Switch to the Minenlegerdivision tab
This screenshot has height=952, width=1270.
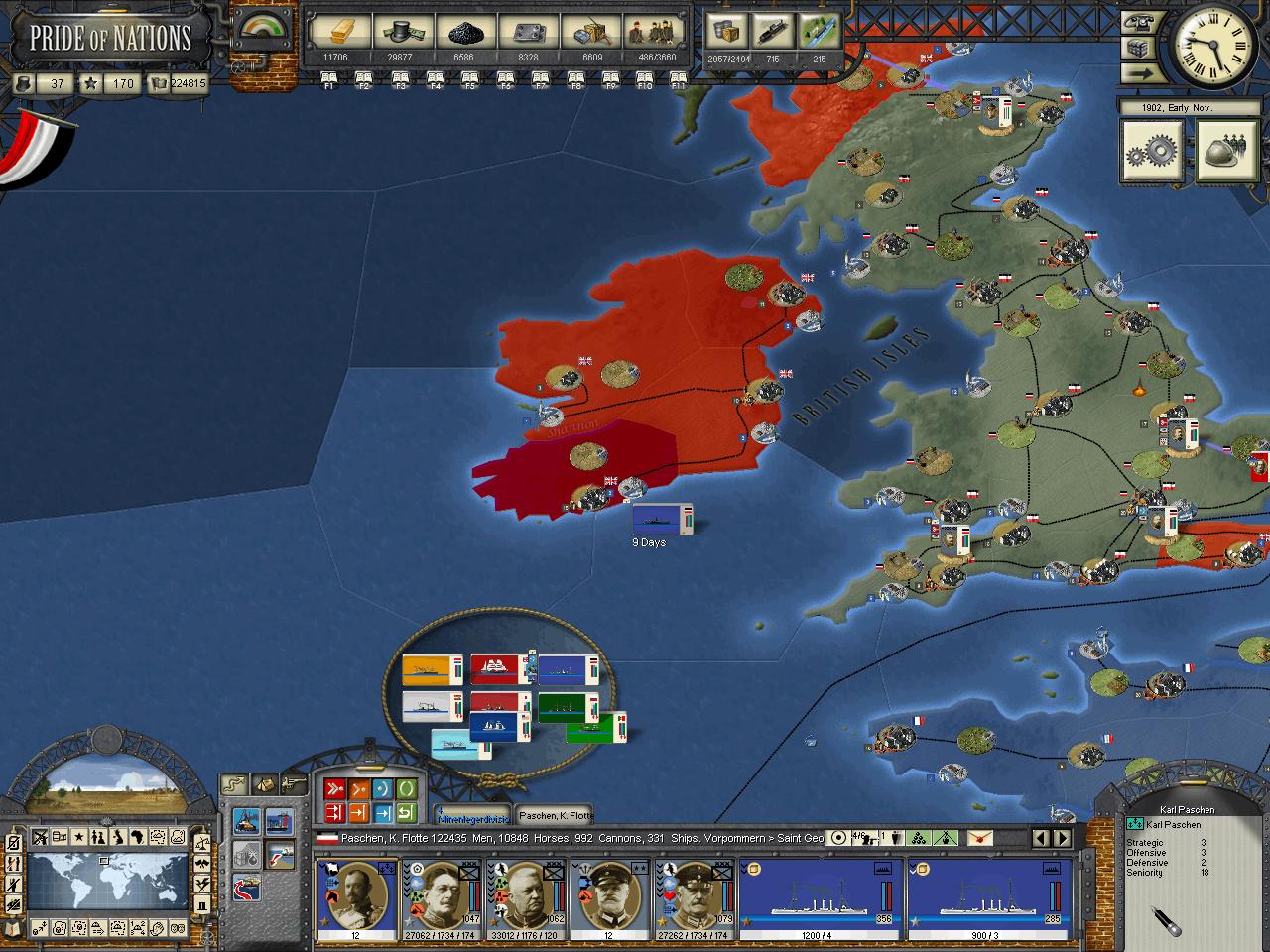(473, 815)
